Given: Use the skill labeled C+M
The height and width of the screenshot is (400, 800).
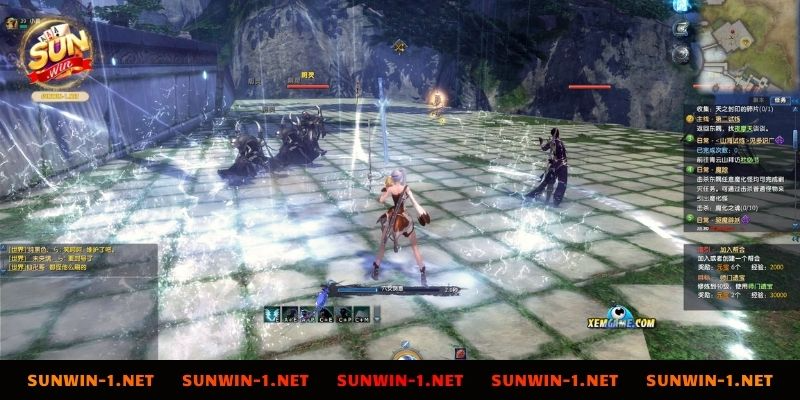Looking at the screenshot, I should pyautogui.click(x=362, y=314).
